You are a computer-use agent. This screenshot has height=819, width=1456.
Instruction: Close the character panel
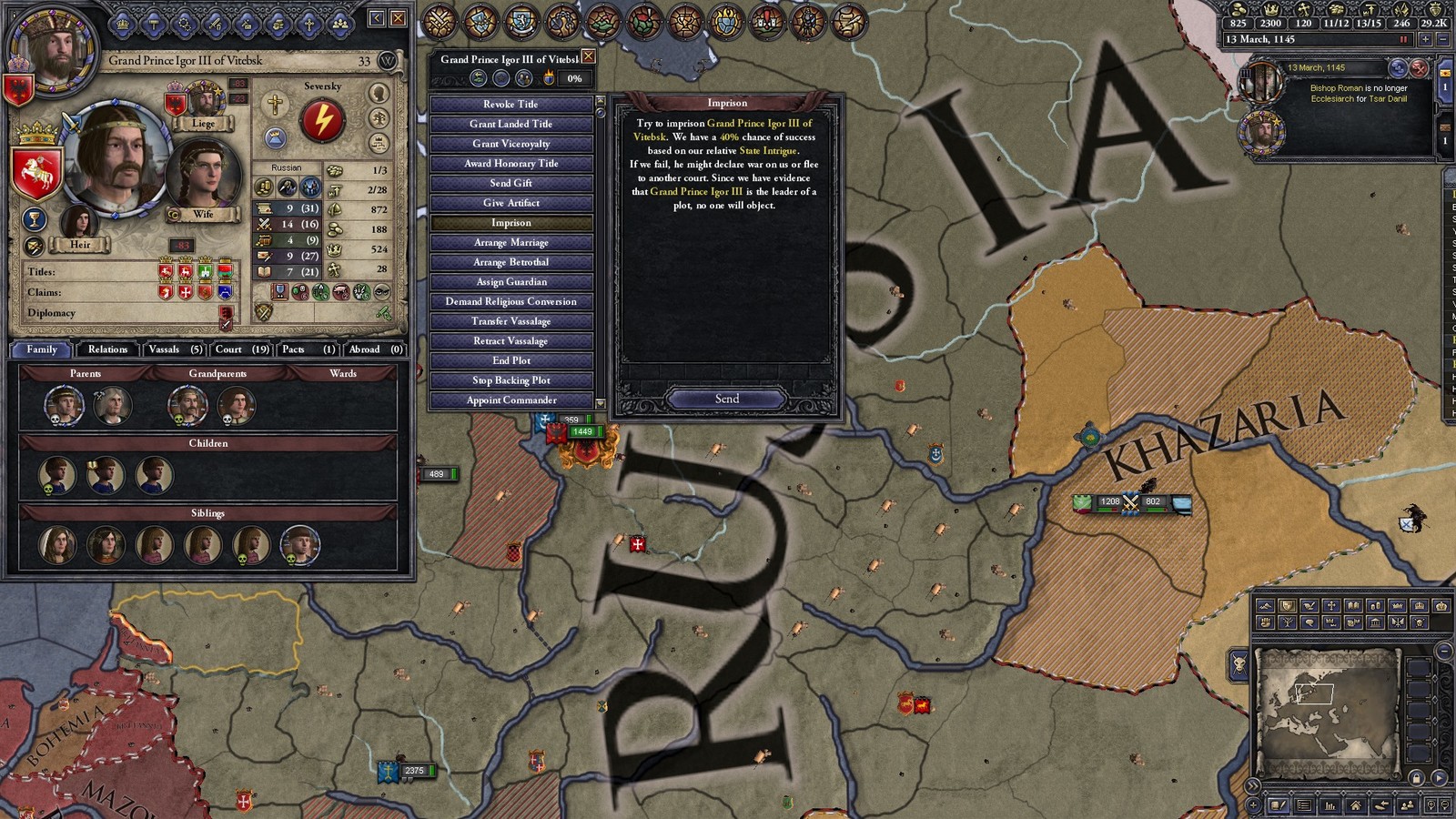point(399,18)
